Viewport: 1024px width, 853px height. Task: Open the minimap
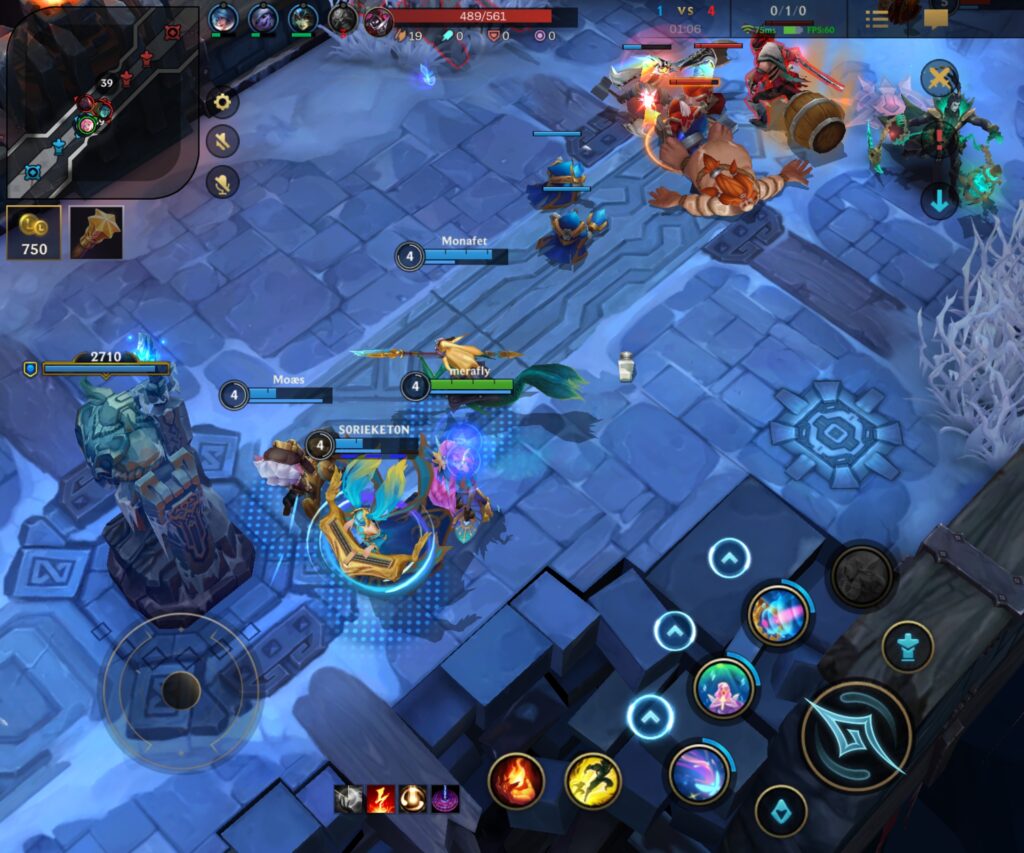tap(100, 100)
